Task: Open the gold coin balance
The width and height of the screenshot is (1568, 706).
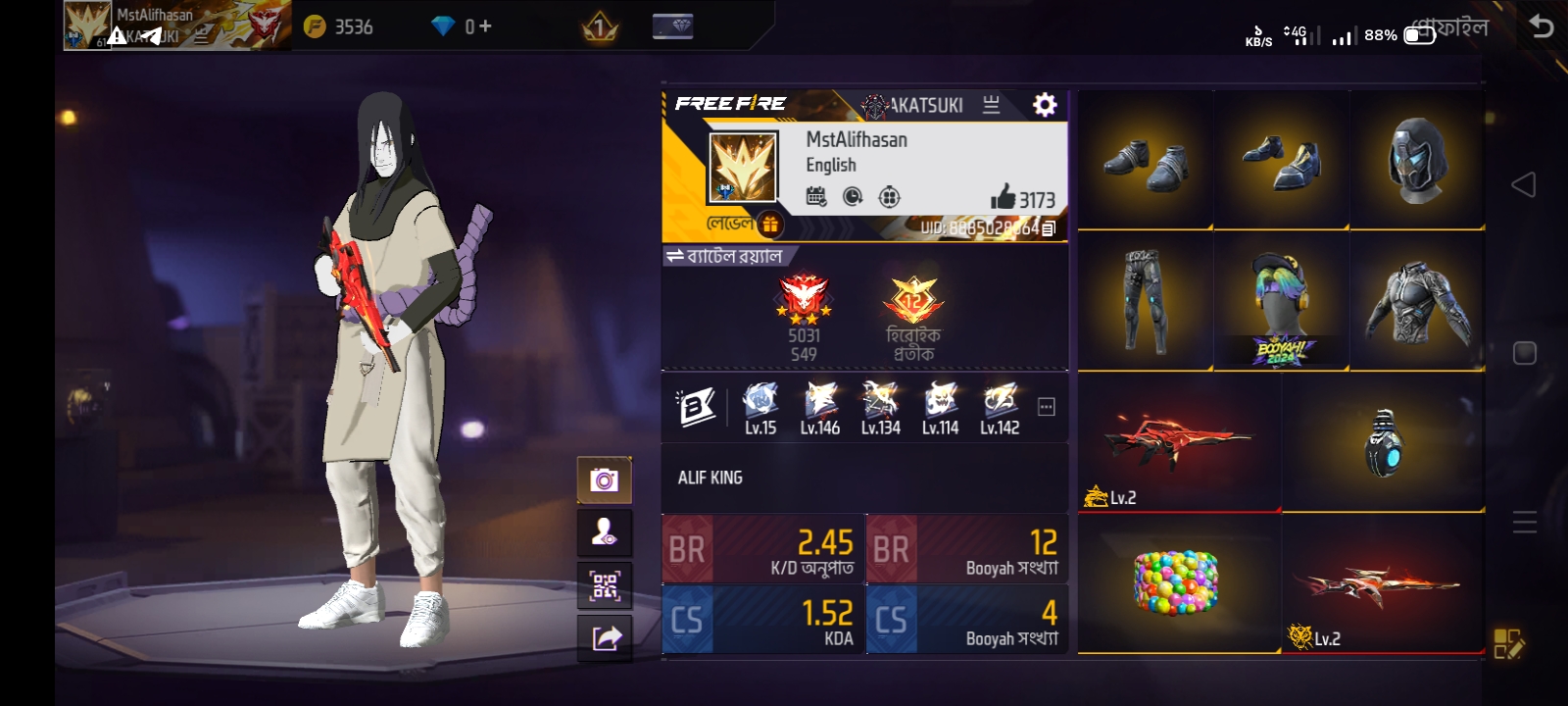Action: [x=339, y=26]
